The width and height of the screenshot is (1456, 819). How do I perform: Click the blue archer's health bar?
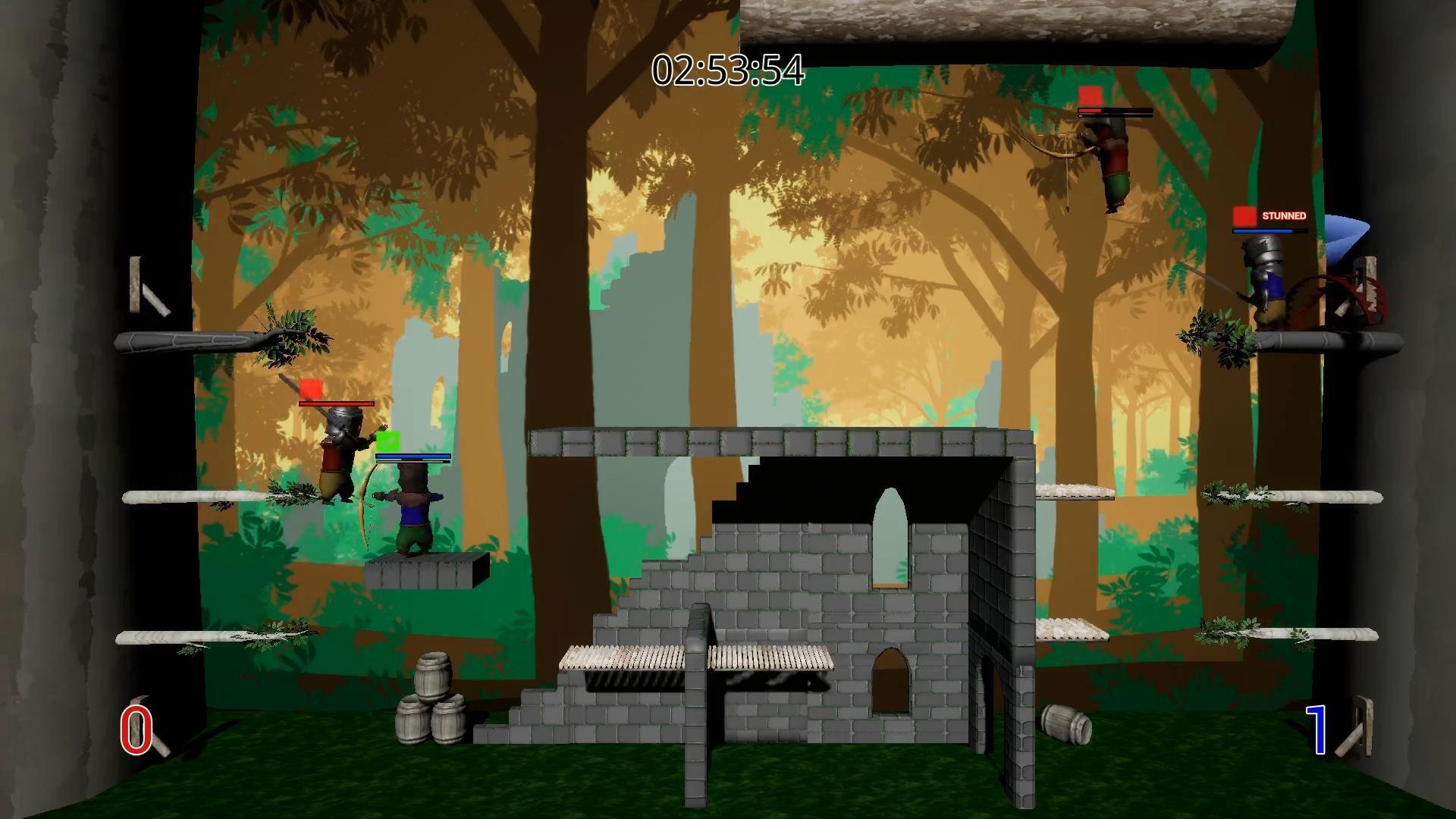click(x=413, y=455)
